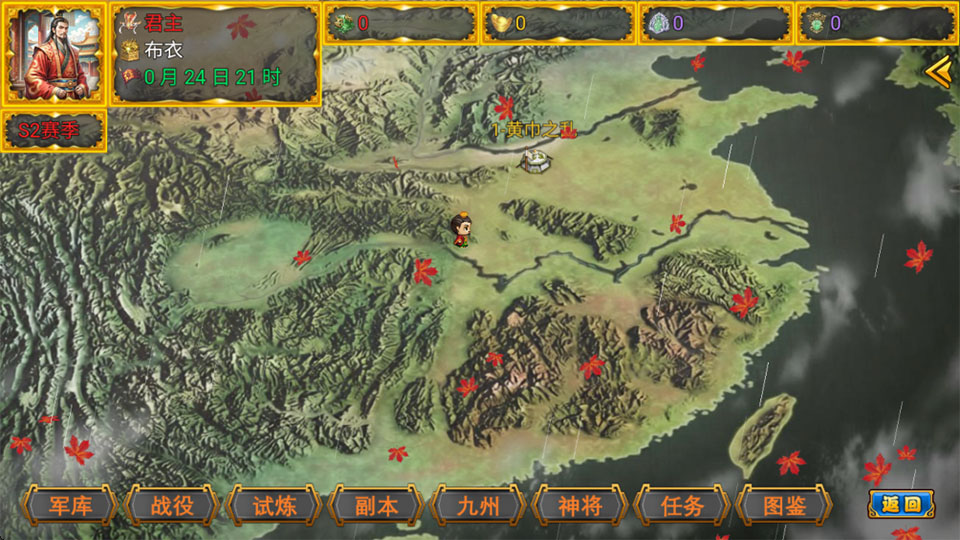Click the blue 返回 return button
Viewport: 960px width, 540px height.
900,504
